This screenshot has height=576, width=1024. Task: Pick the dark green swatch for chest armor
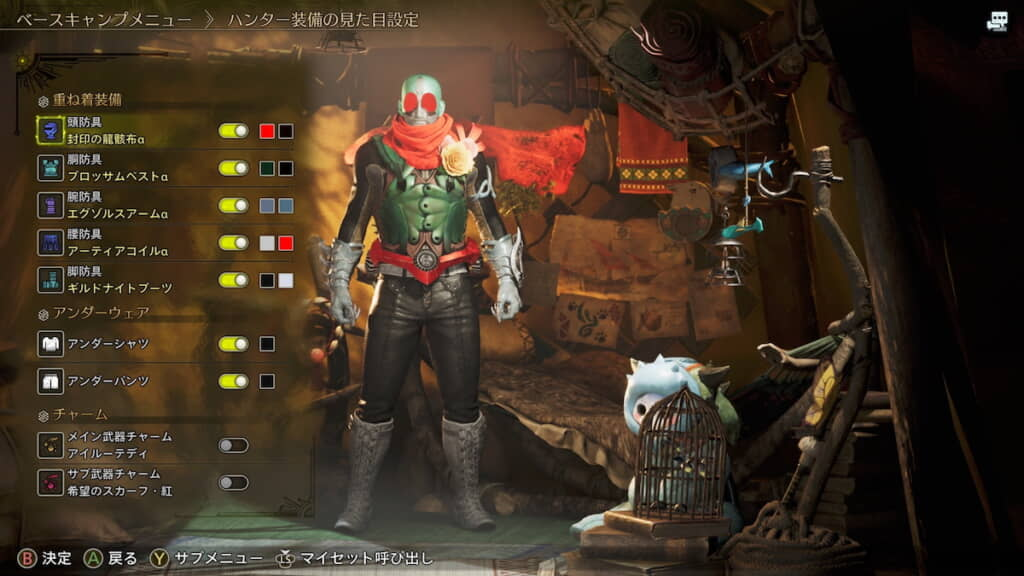coord(267,168)
